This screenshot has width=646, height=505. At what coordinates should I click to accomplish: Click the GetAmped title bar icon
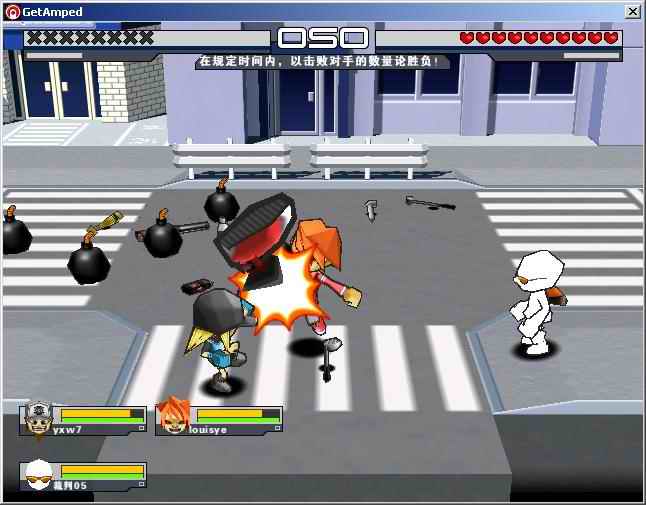pyautogui.click(x=11, y=11)
